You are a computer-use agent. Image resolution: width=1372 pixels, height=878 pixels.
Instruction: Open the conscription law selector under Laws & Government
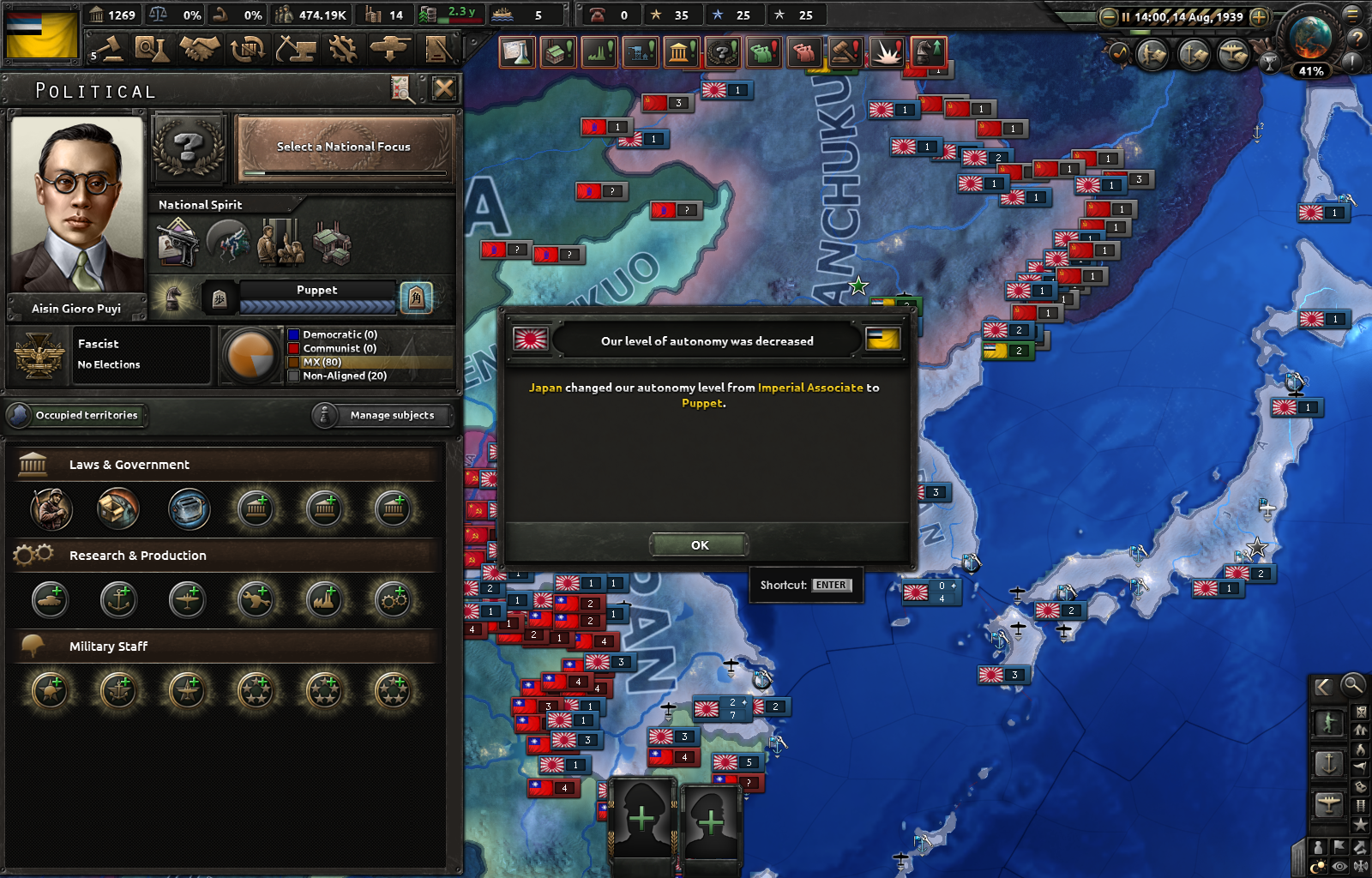click(51, 509)
